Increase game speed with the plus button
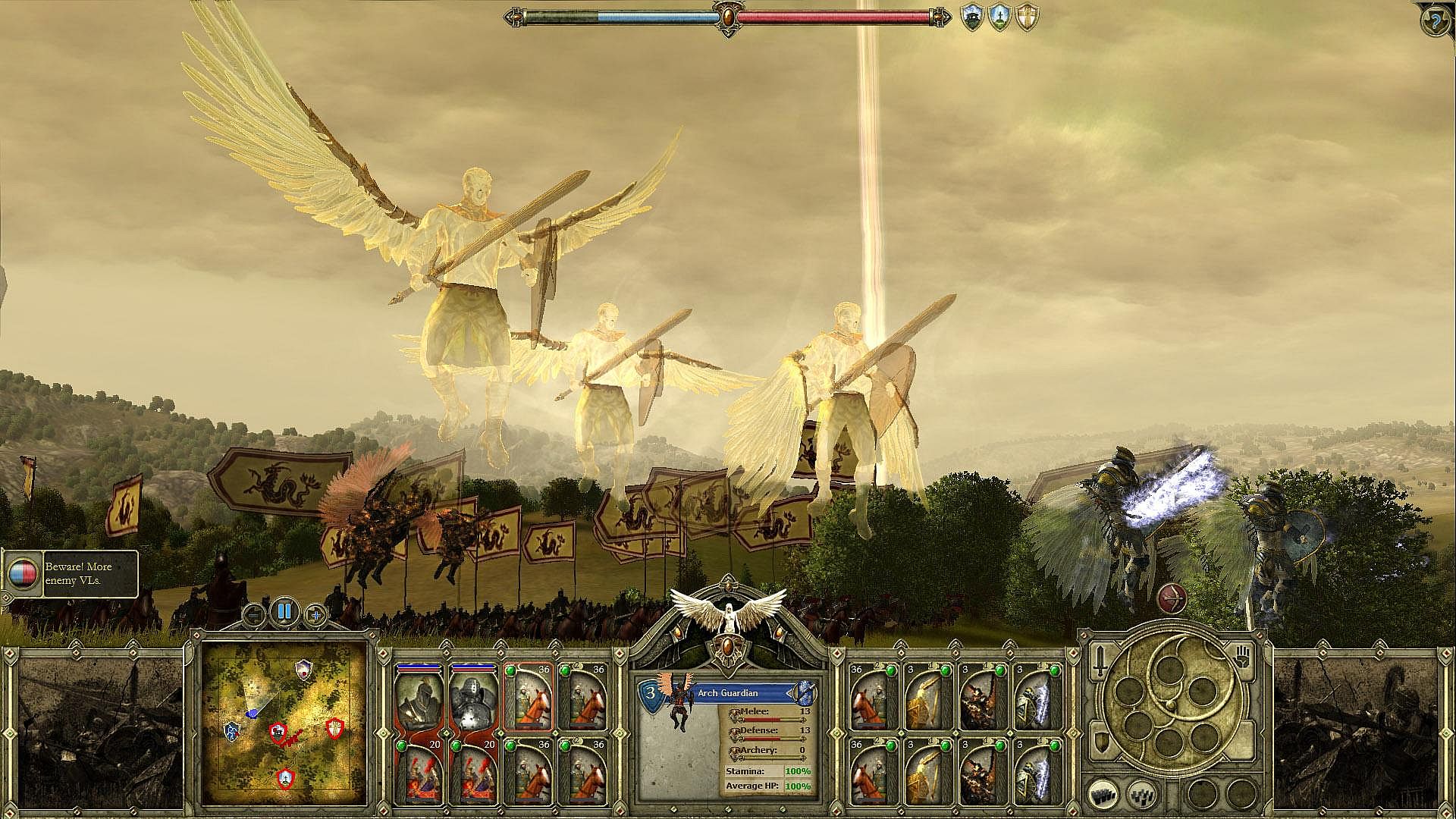Image resolution: width=1456 pixels, height=819 pixels. pyautogui.click(x=315, y=614)
